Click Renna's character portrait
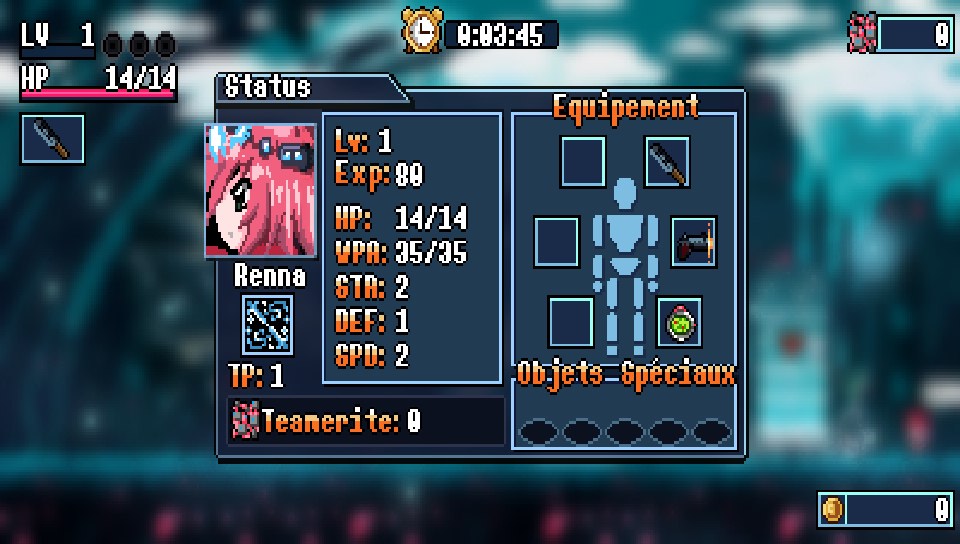Screen dimensions: 960x544 click(261, 190)
